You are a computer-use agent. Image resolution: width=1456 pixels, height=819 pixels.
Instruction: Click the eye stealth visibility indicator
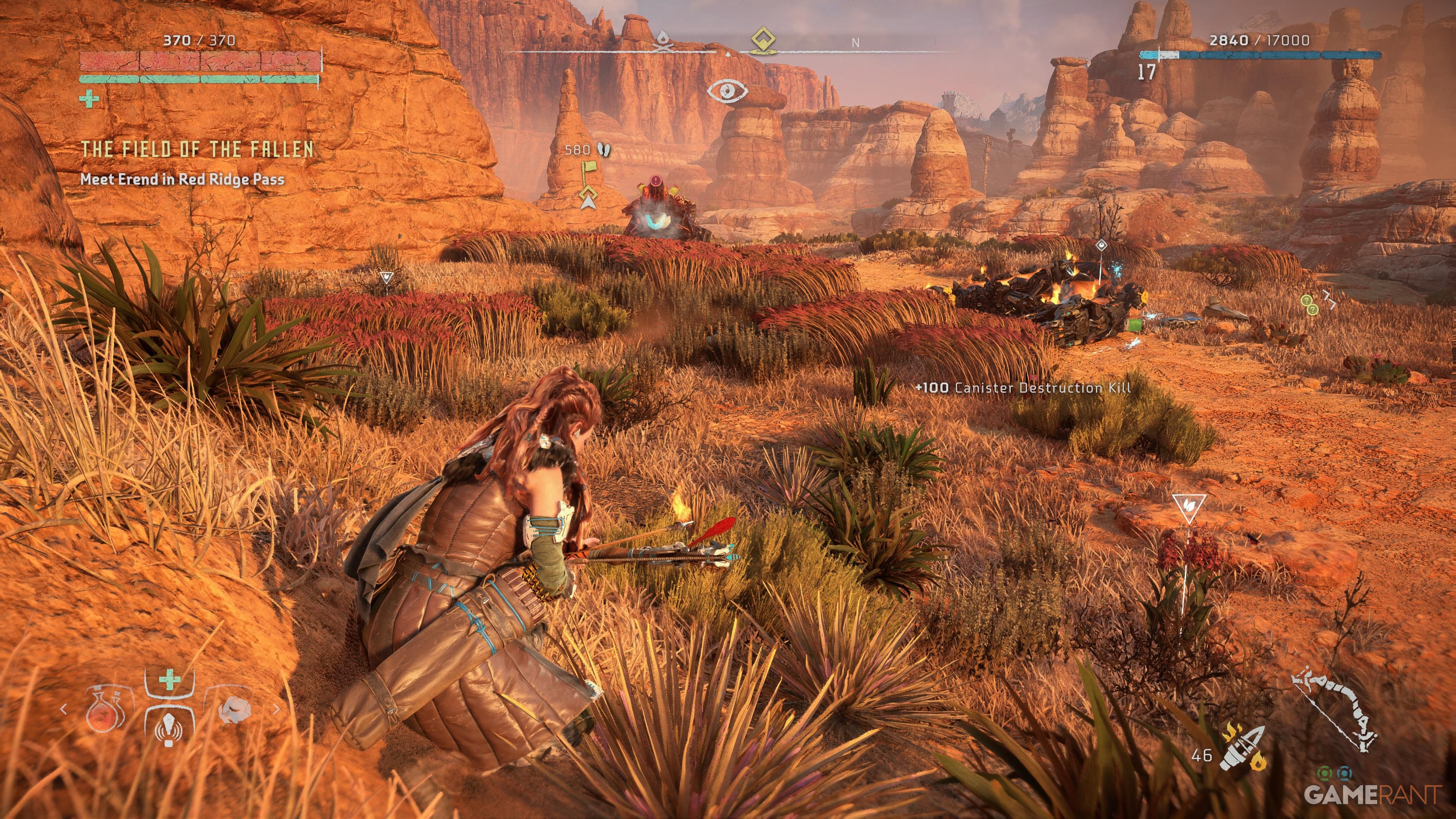pyautogui.click(x=727, y=91)
